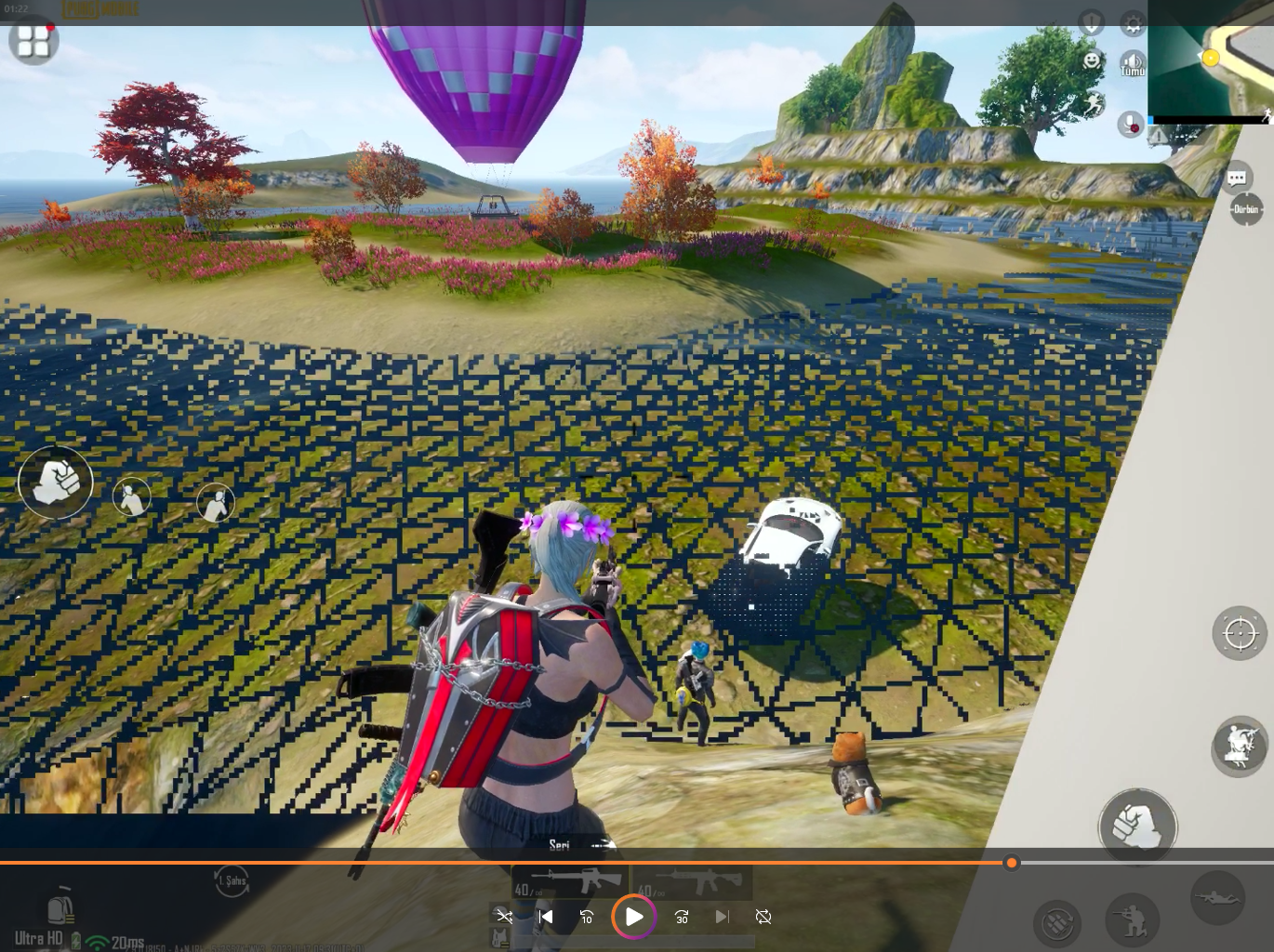Skip forward 30 seconds in the video
This screenshot has width=1274, height=952.
682,917
